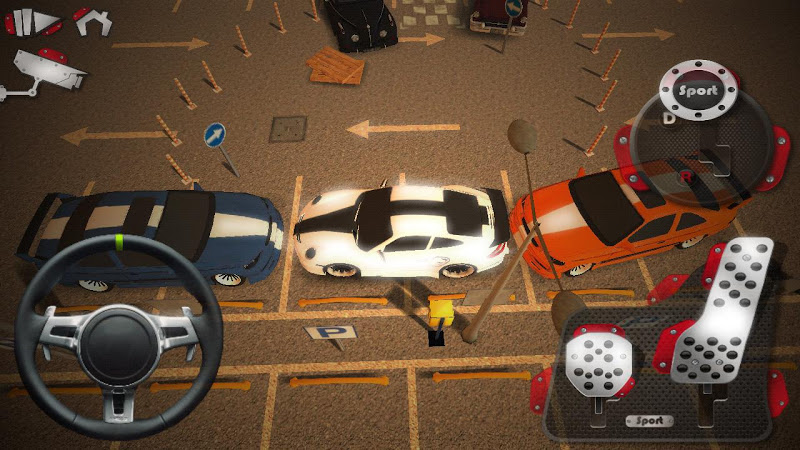800x450 pixels.
Task: Shift into D drive gear
Action: [x=669, y=118]
